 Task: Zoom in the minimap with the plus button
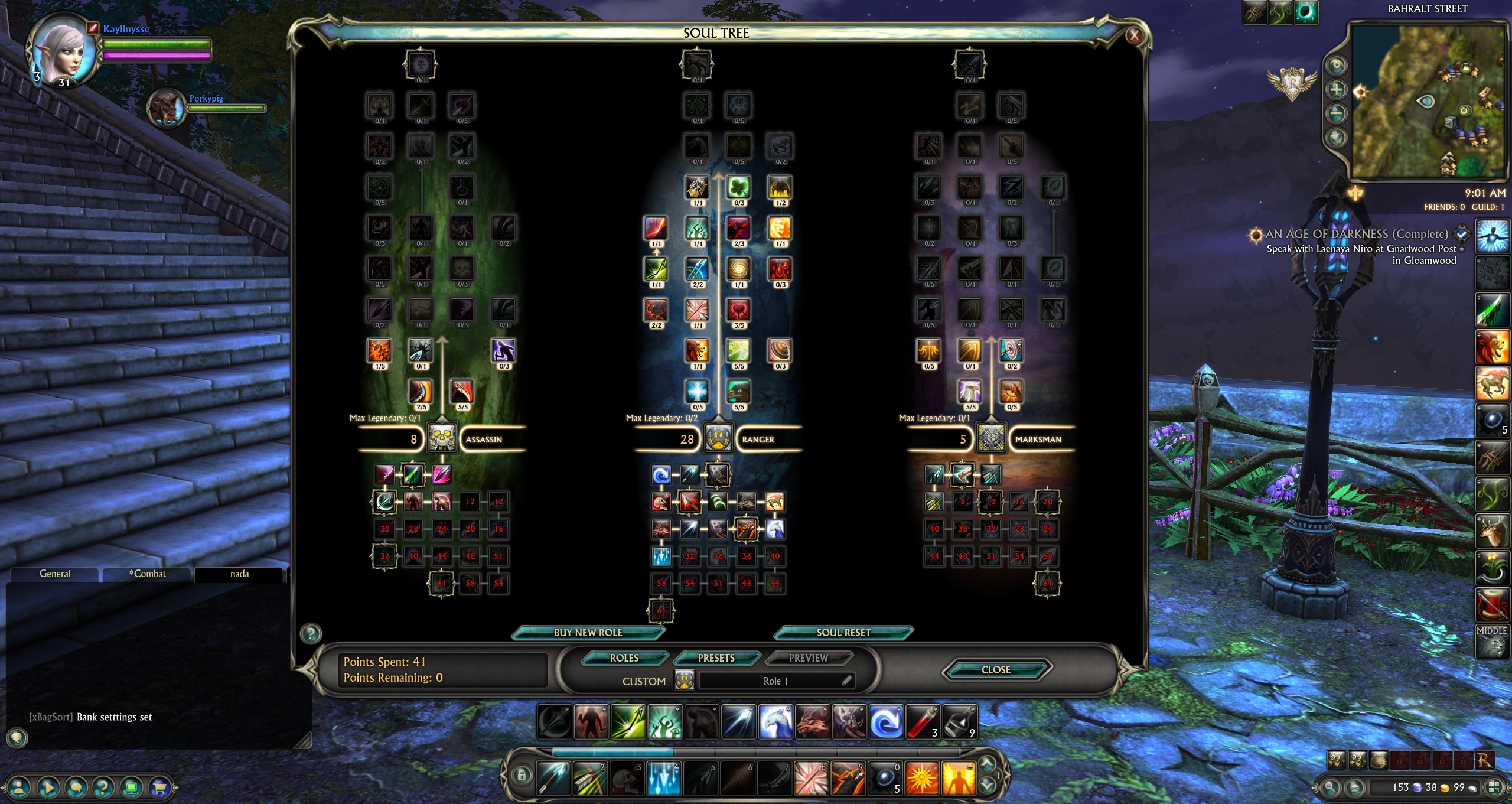(x=1336, y=90)
